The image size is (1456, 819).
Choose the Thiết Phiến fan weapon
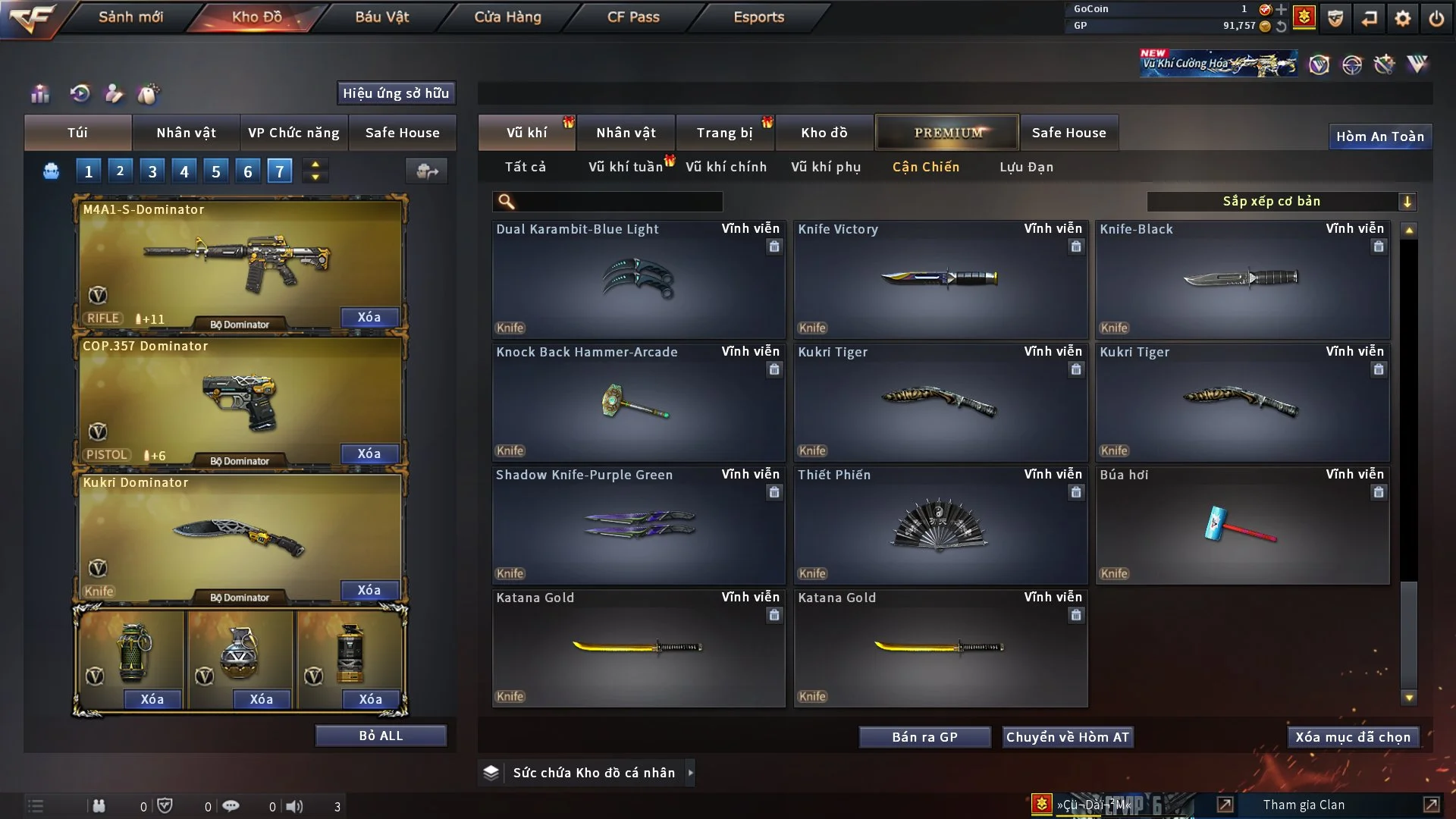click(x=940, y=525)
